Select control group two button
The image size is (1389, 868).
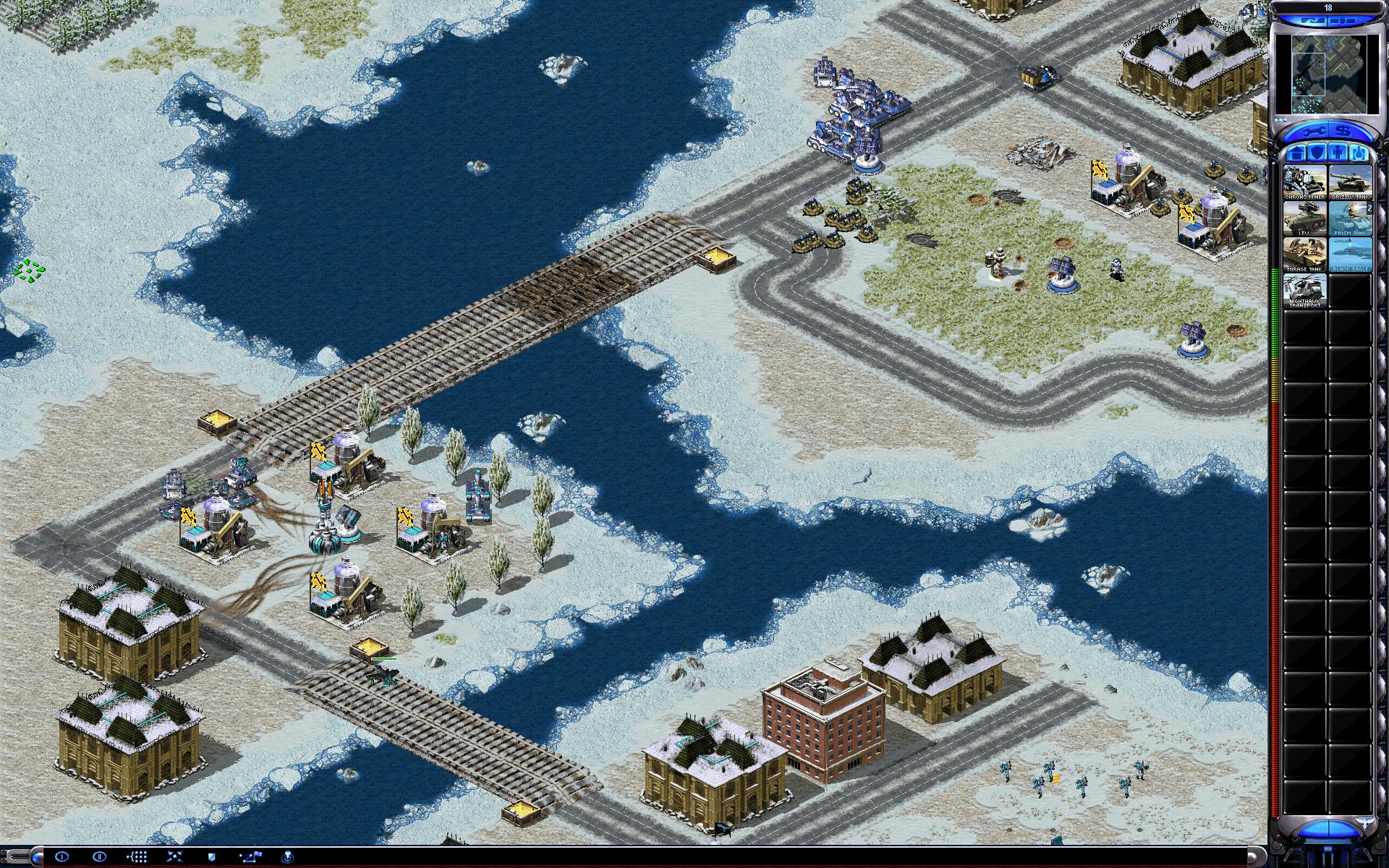(x=100, y=856)
